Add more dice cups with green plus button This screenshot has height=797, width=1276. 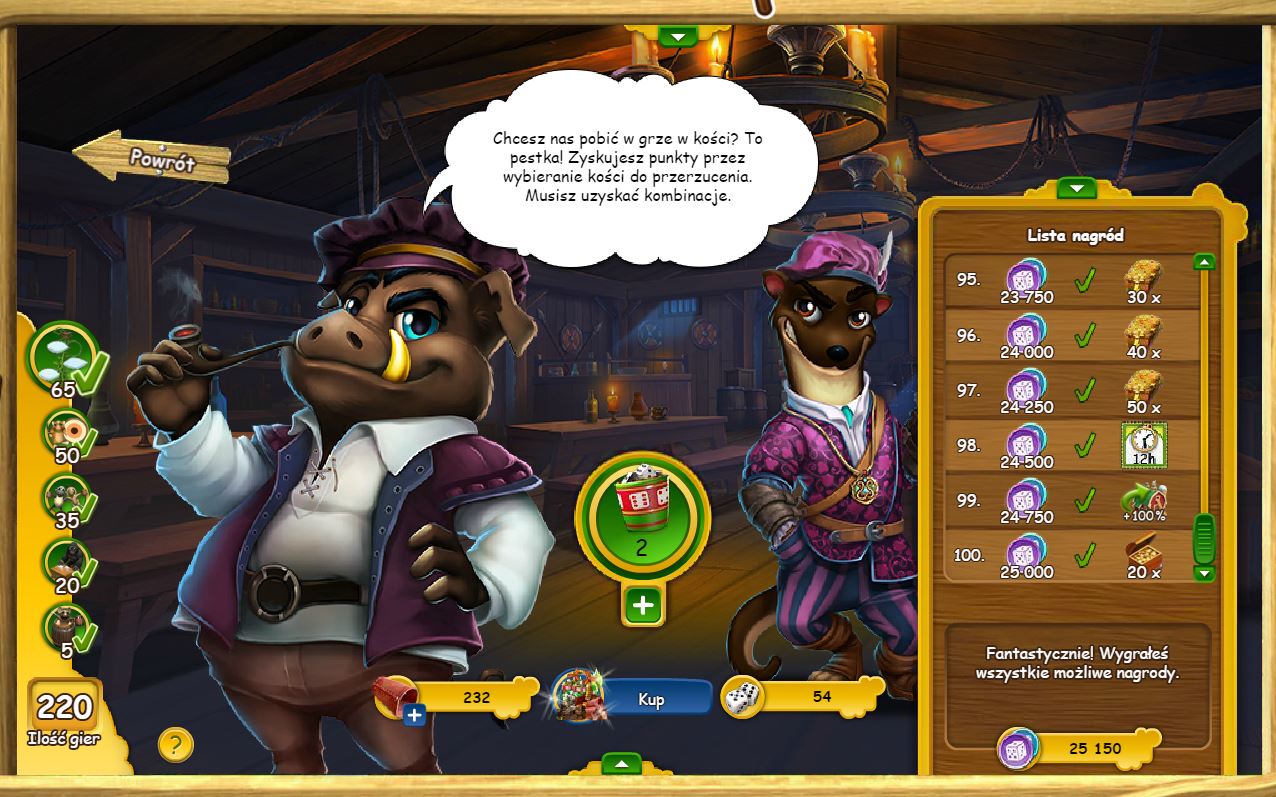[x=643, y=605]
